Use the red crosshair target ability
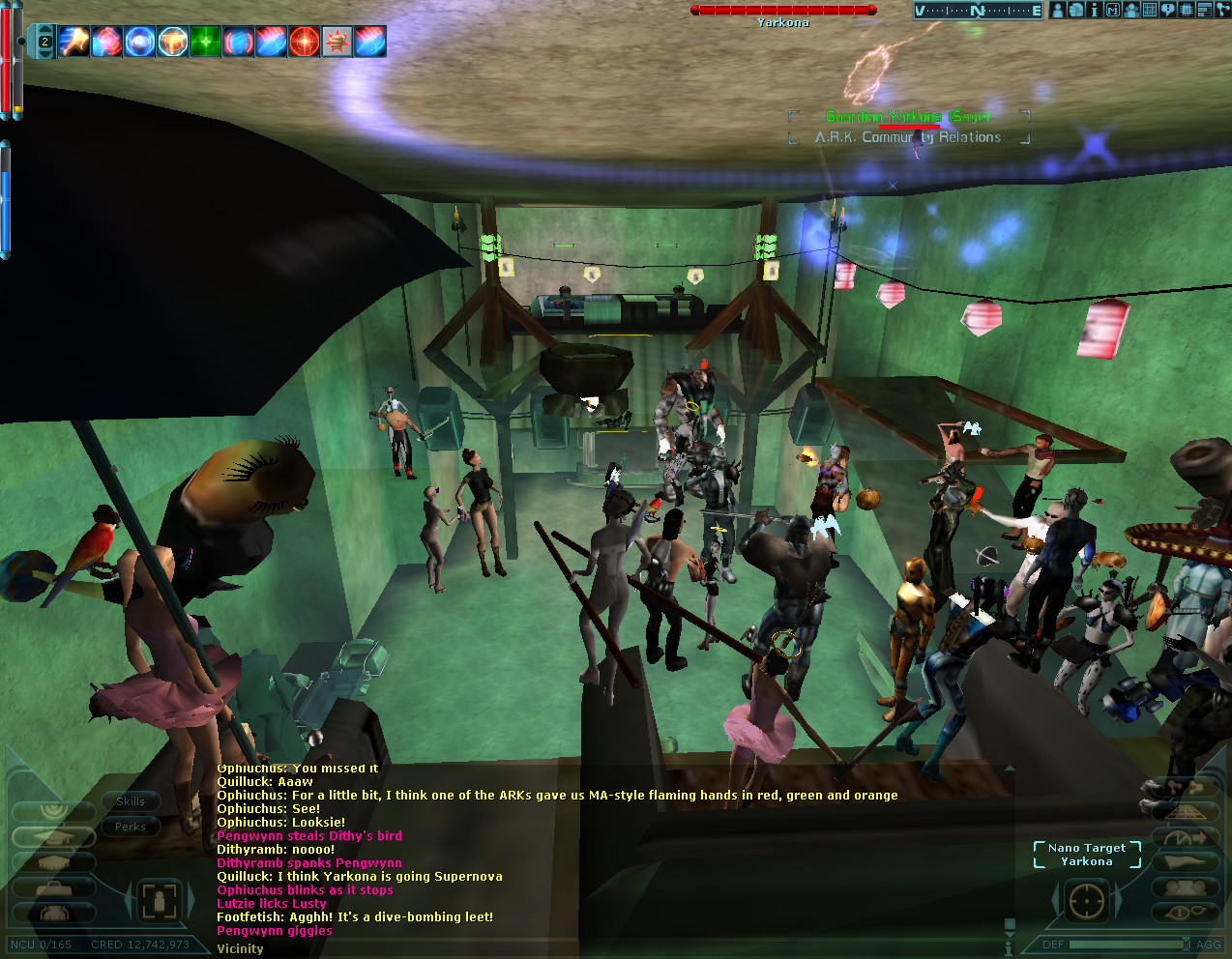1232x959 pixels. (x=305, y=42)
